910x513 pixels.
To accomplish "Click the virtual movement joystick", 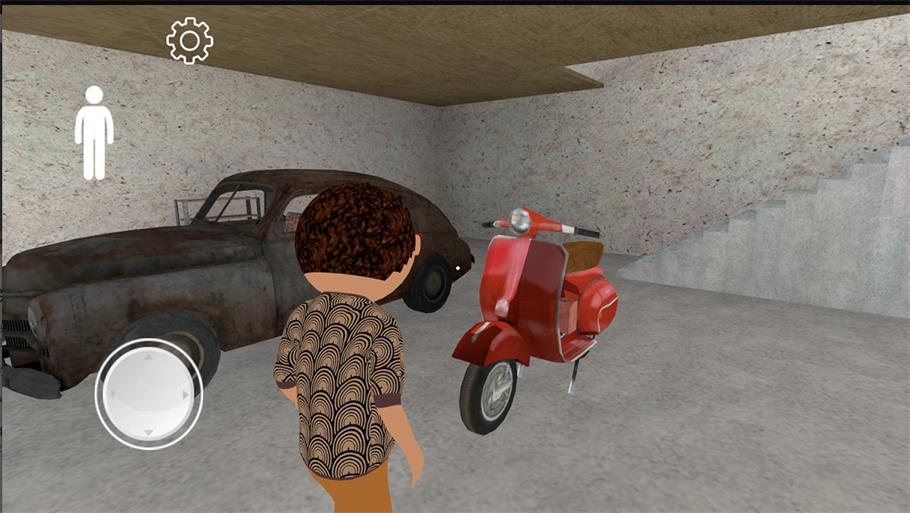I will pyautogui.click(x=148, y=393).
